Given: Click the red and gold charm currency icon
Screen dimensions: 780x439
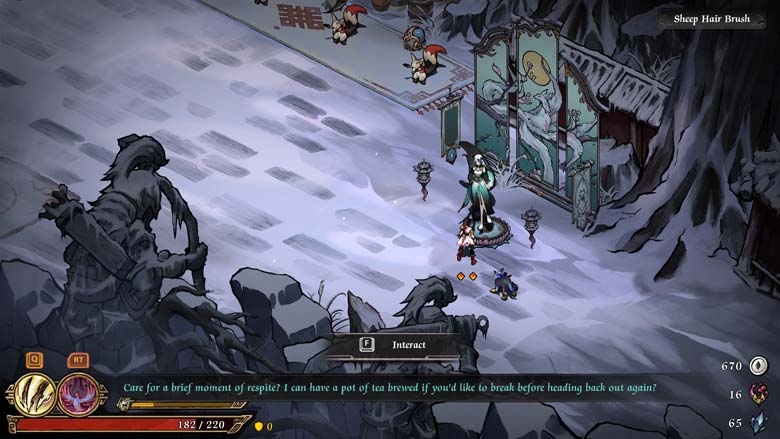Looking at the screenshot, I should point(758,394).
